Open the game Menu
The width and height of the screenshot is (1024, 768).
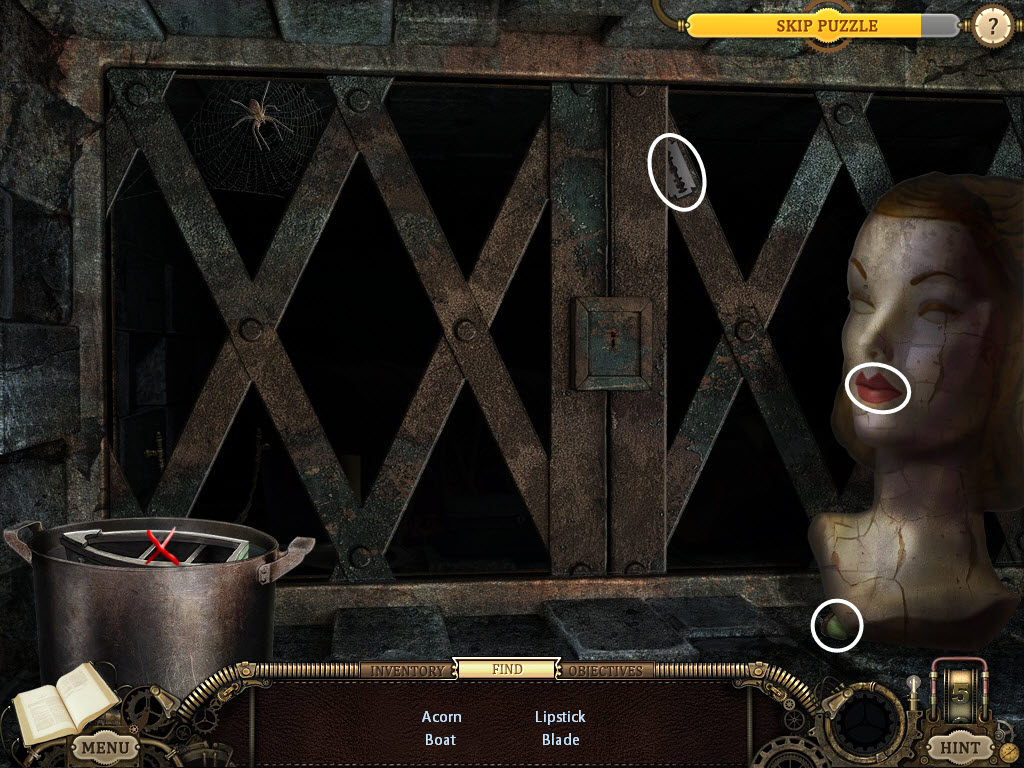105,746
